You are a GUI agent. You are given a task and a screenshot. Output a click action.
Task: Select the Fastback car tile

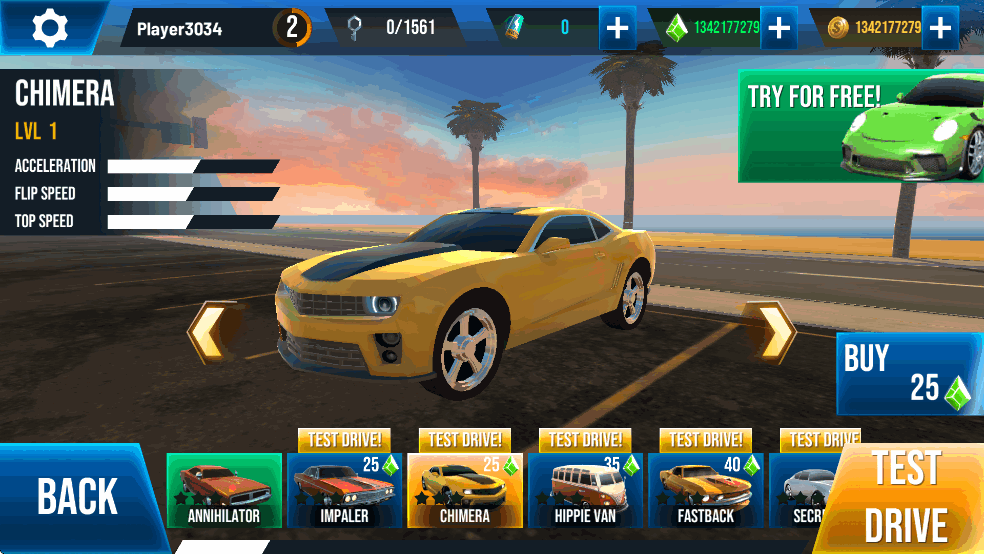705,490
